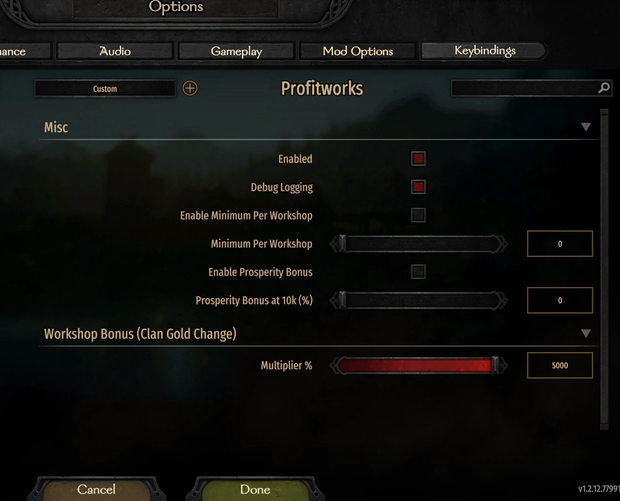The width and height of the screenshot is (620, 501).
Task: Set the Prosperity Bonus at 10k slider
Action: click(x=420, y=300)
